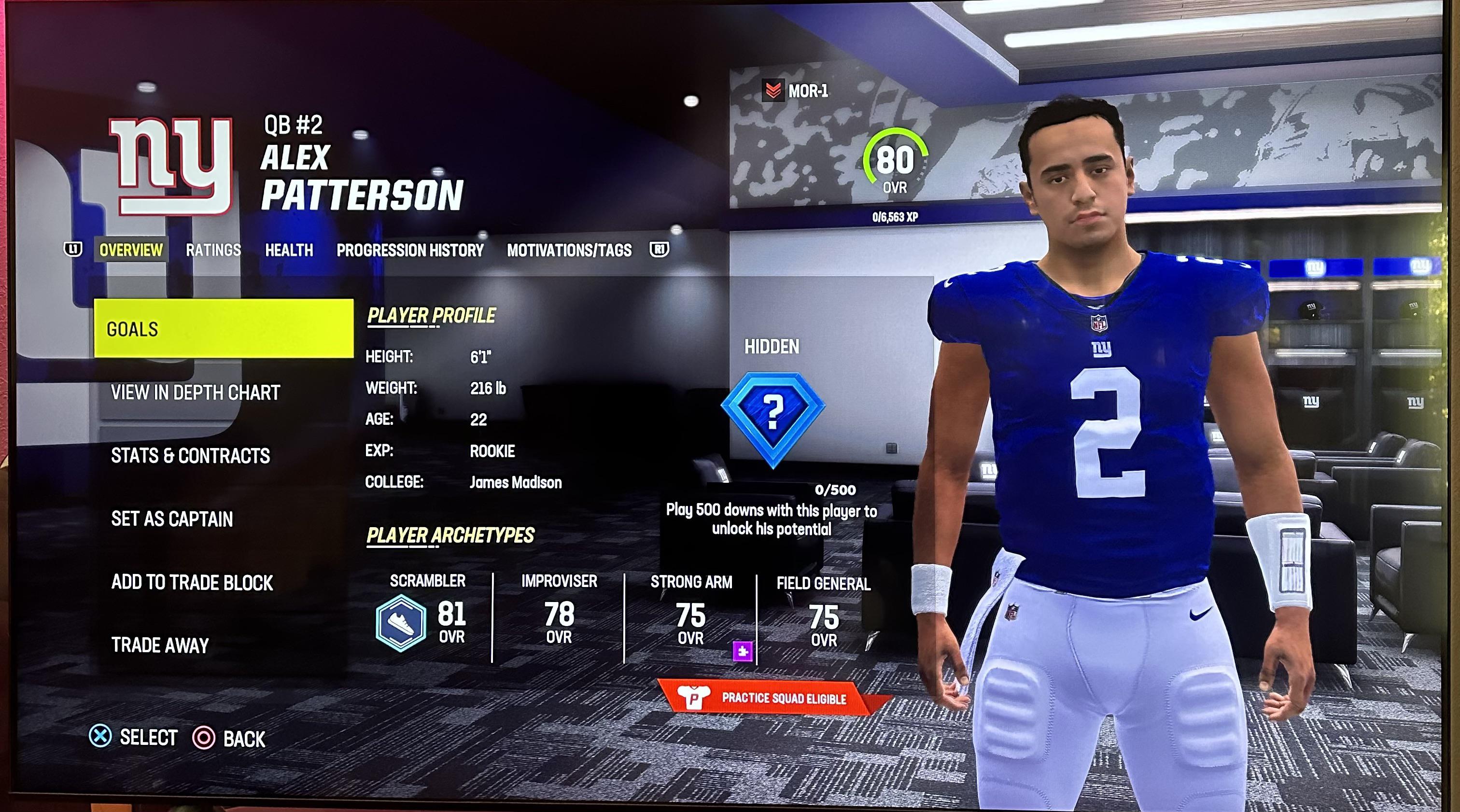Click Trade Away for Alex Patterson
1460x812 pixels.
pos(159,645)
